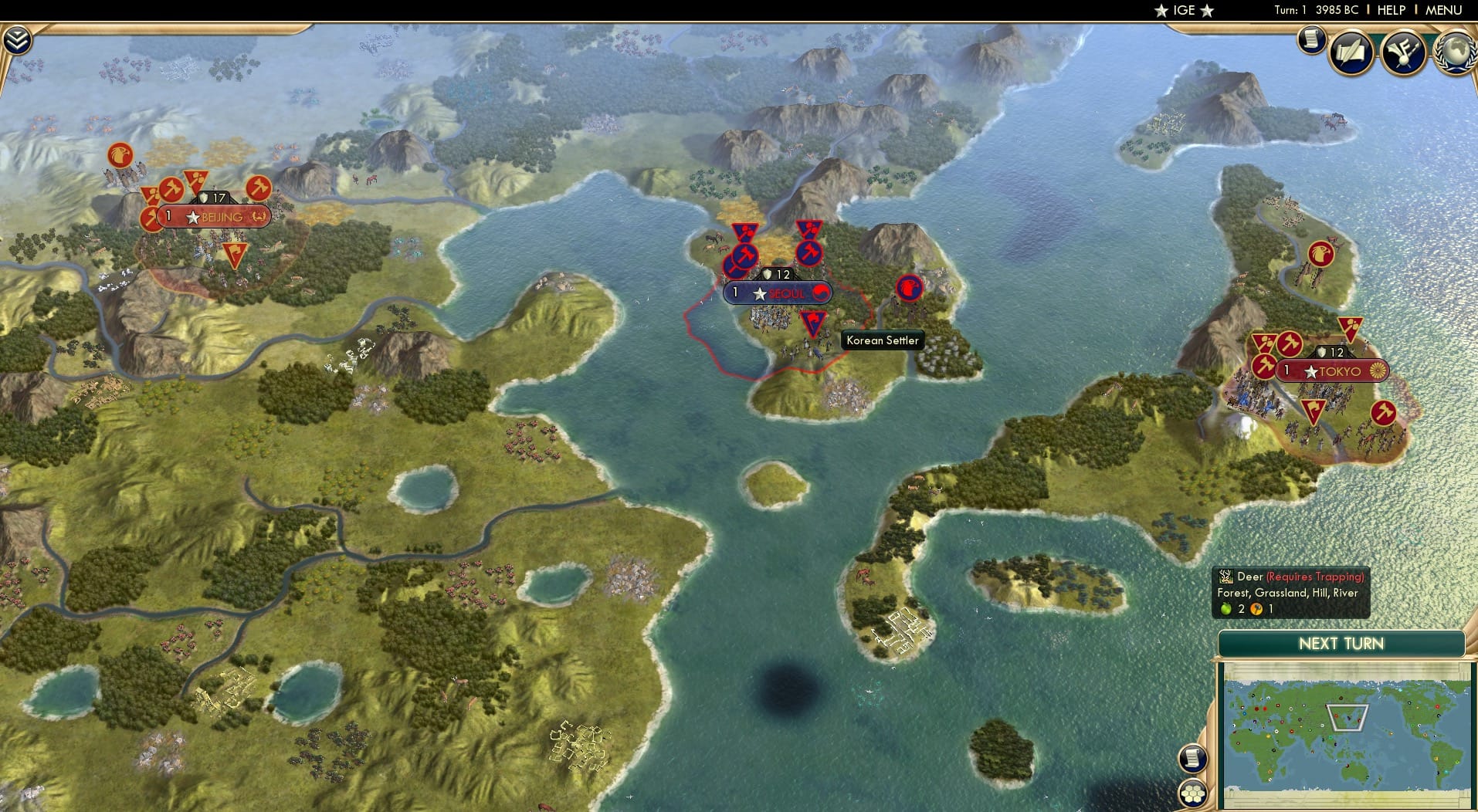Select the Korean Settler flag near Seoul
The image size is (1478, 812).
tap(812, 323)
